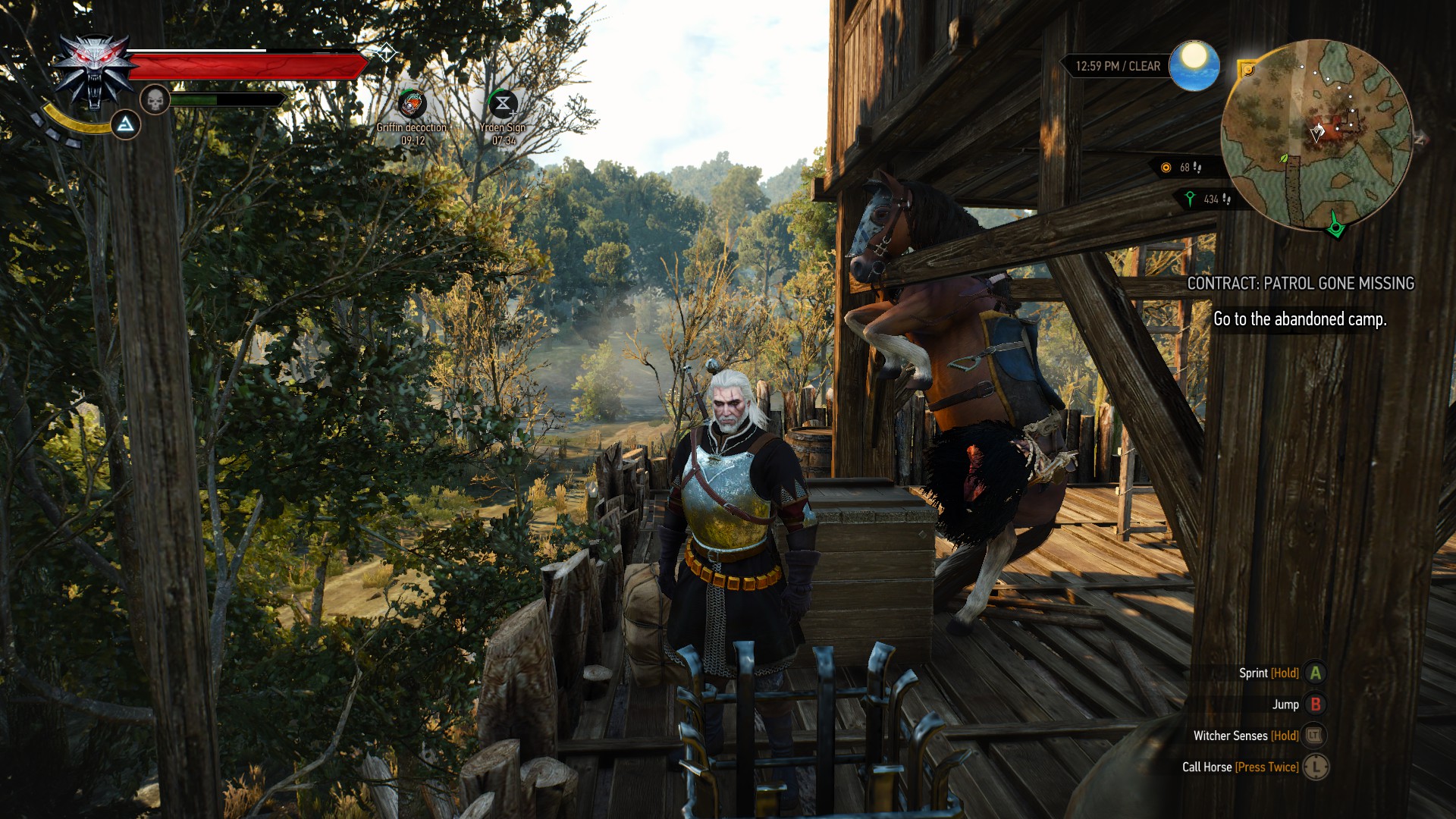Click the active sign triangle icon
Image resolution: width=1456 pixels, height=819 pixels.
[126, 124]
